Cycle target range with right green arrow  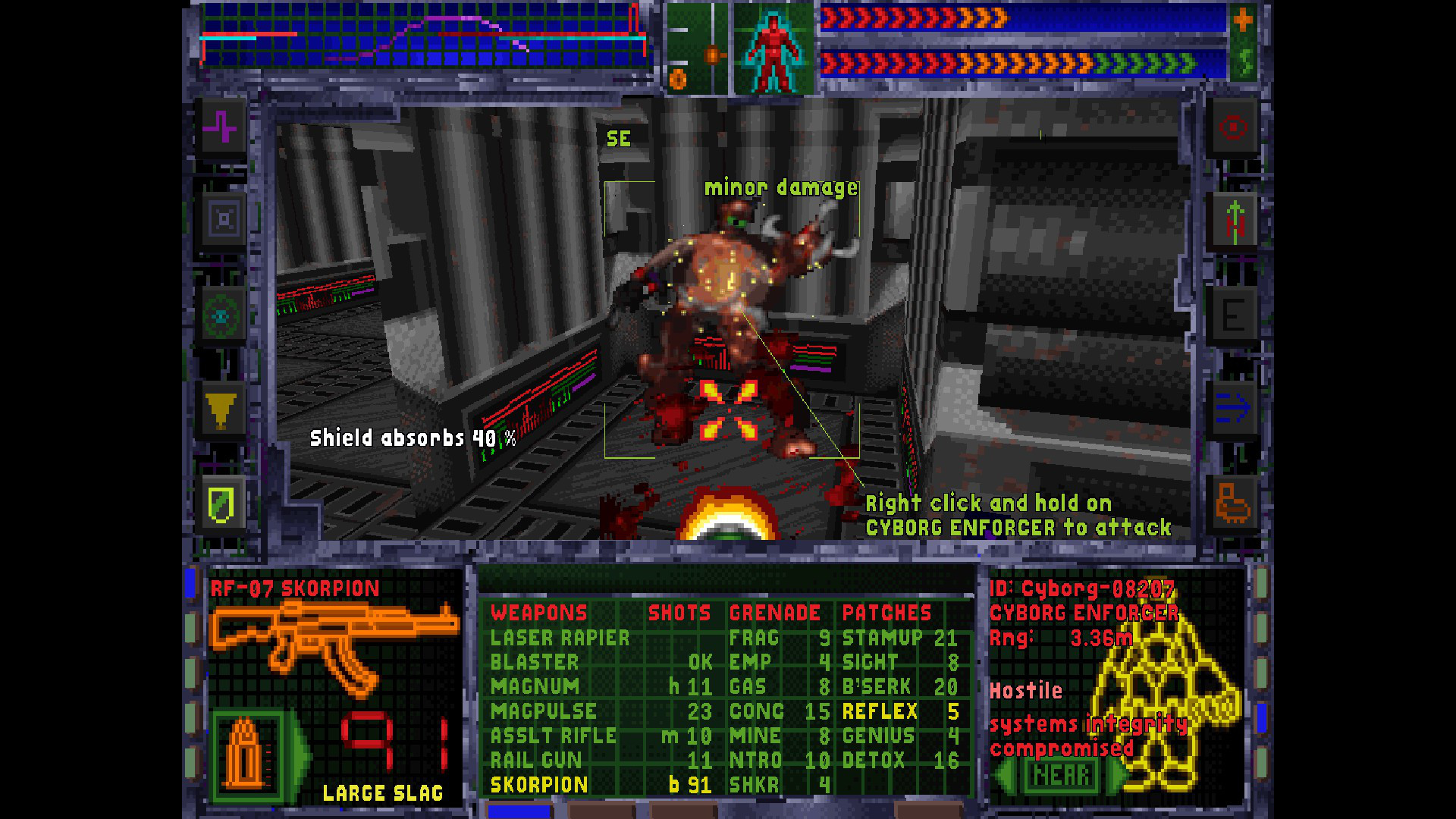(x=1113, y=775)
